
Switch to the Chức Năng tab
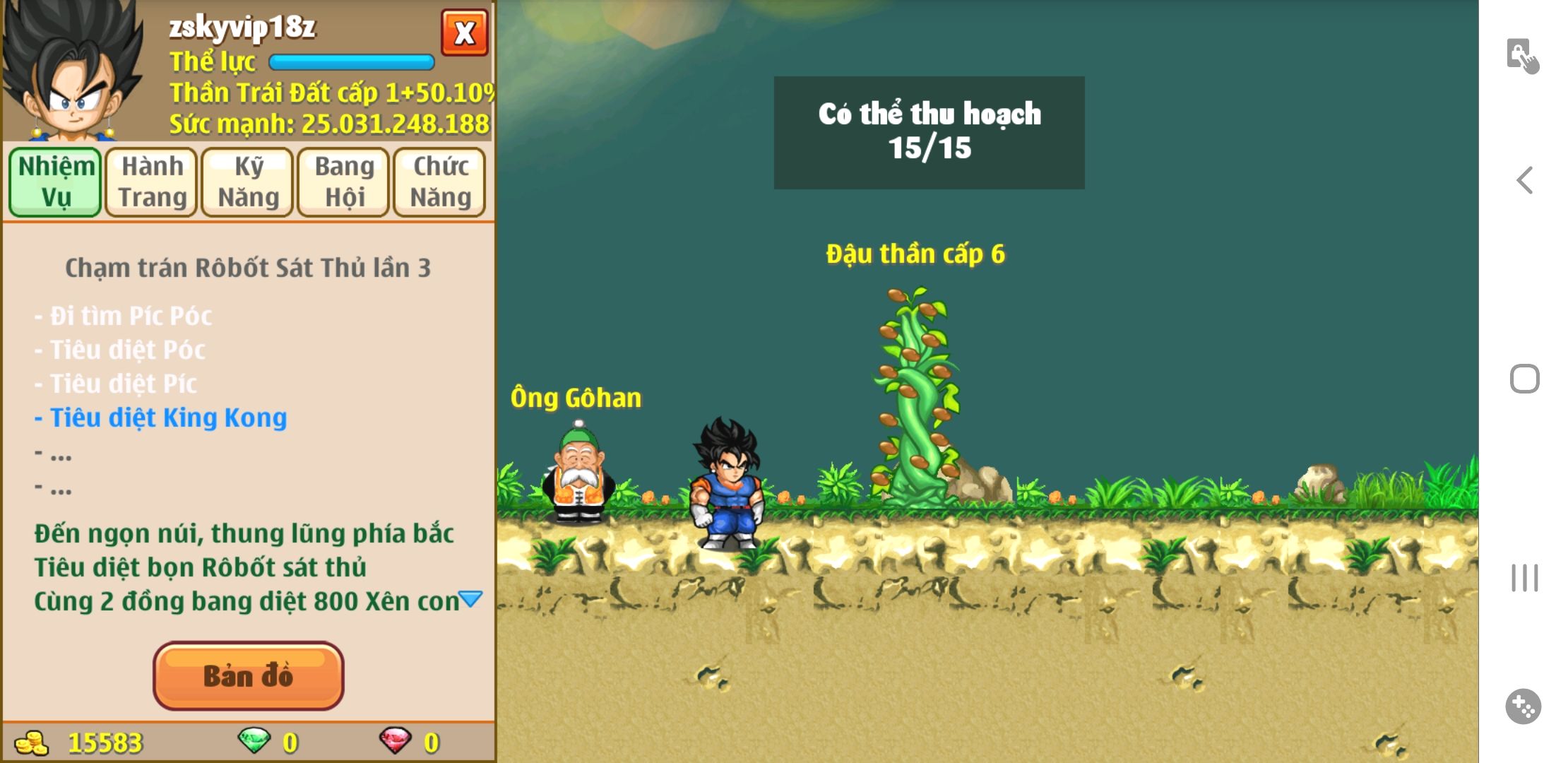pyautogui.click(x=440, y=182)
